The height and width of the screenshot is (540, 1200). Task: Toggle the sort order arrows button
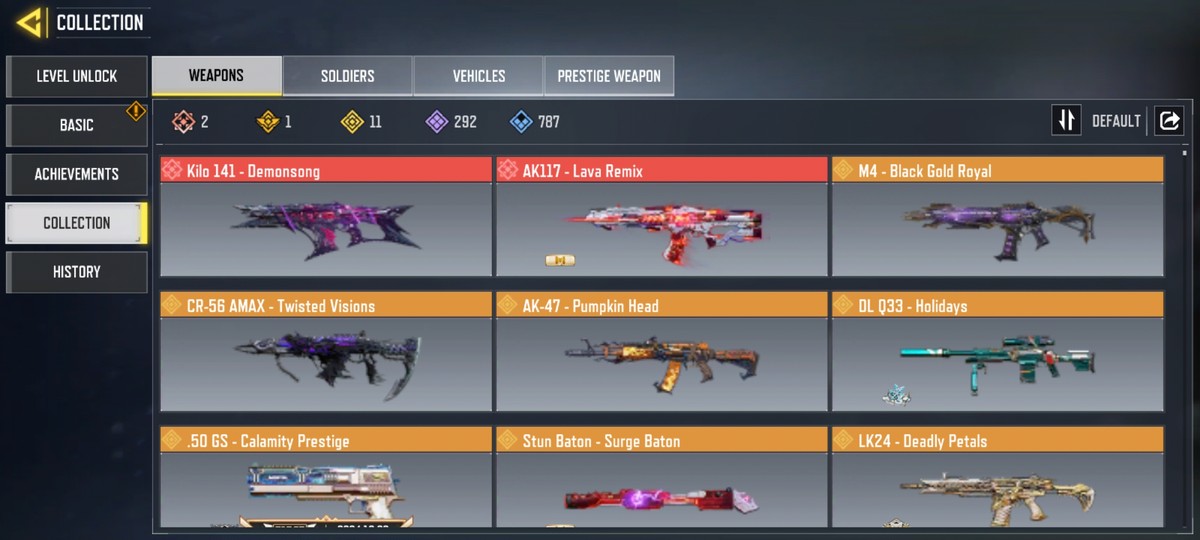[x=1067, y=121]
